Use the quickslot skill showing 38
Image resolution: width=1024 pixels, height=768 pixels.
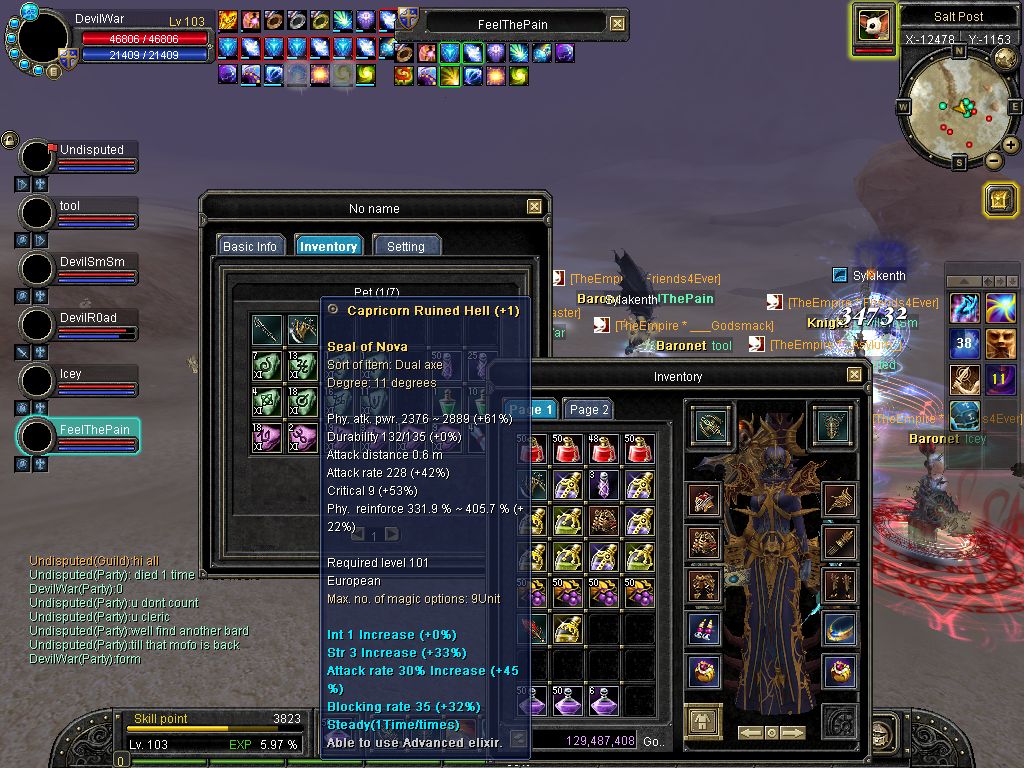(x=964, y=344)
